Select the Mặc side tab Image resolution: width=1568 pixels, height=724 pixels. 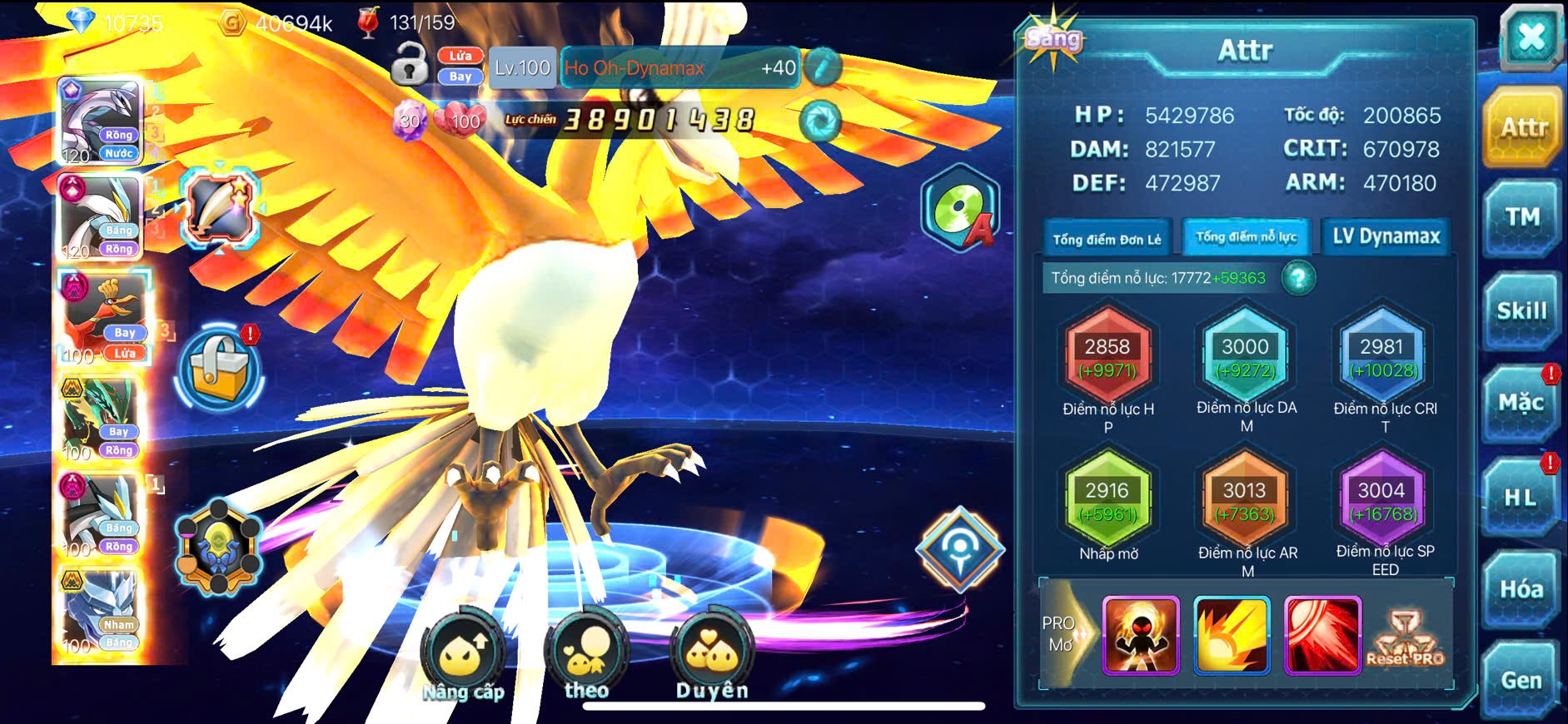tap(1521, 404)
